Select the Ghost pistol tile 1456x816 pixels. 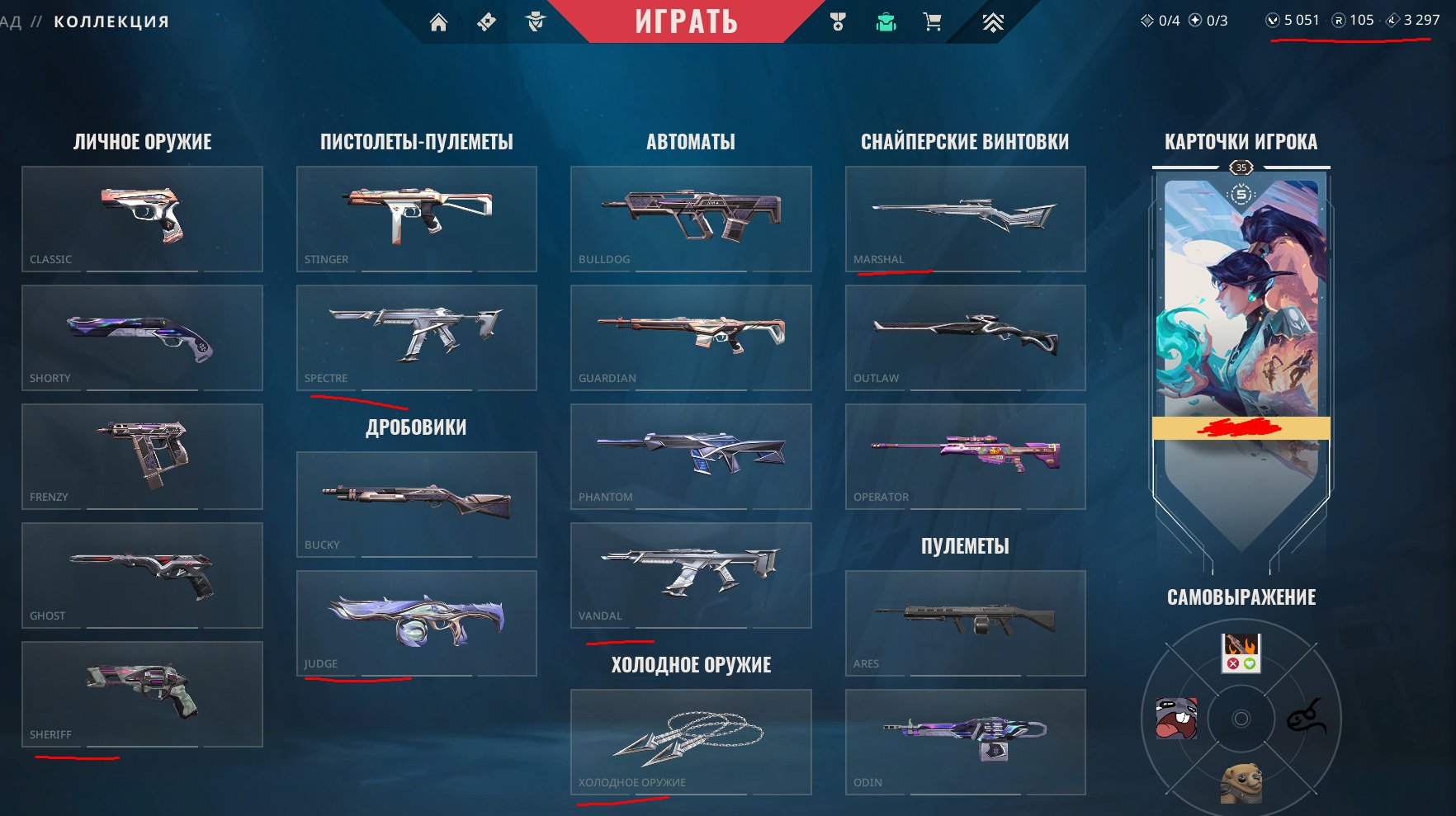click(x=142, y=575)
